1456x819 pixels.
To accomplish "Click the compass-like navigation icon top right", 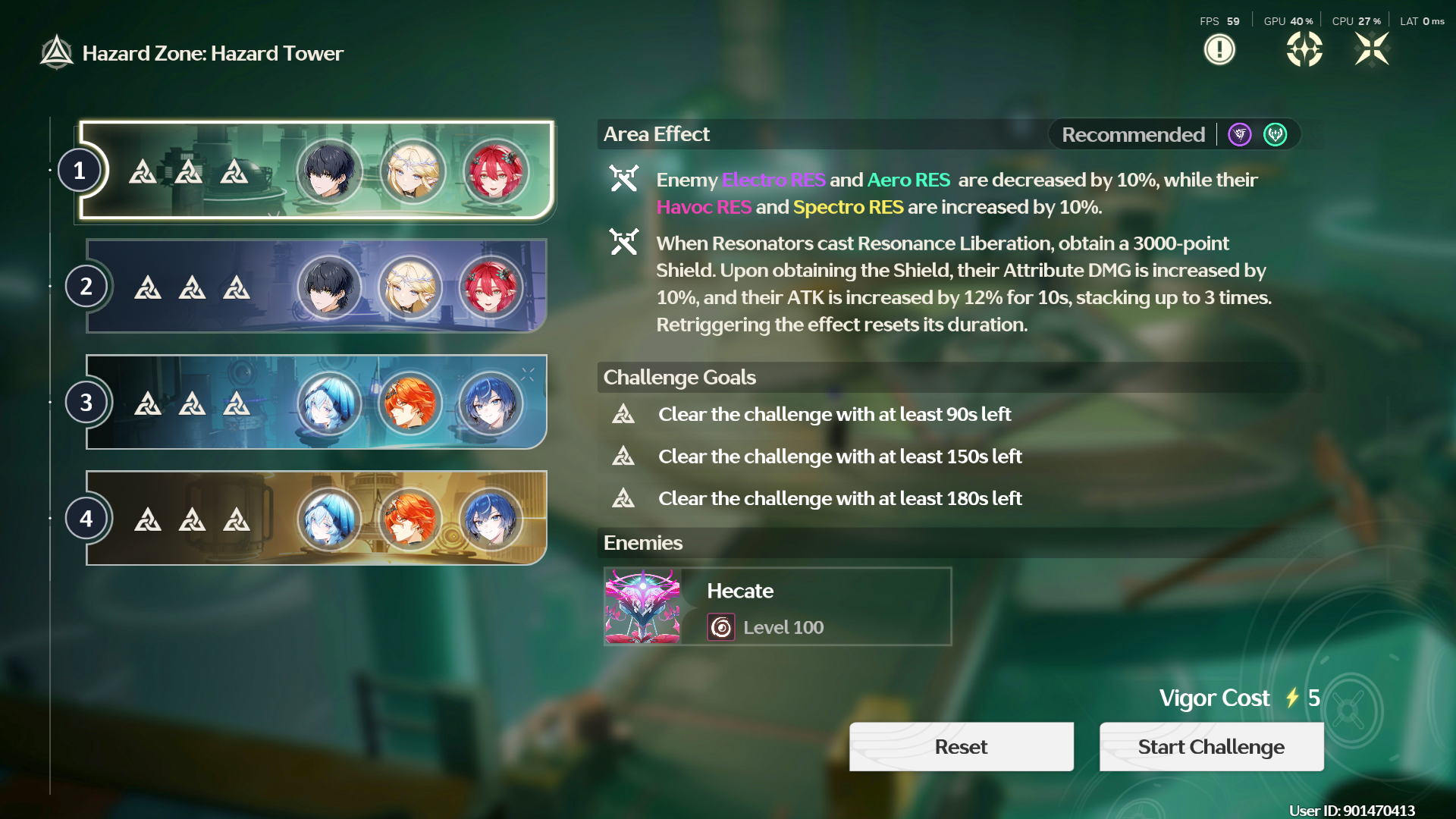I will coord(1305,49).
